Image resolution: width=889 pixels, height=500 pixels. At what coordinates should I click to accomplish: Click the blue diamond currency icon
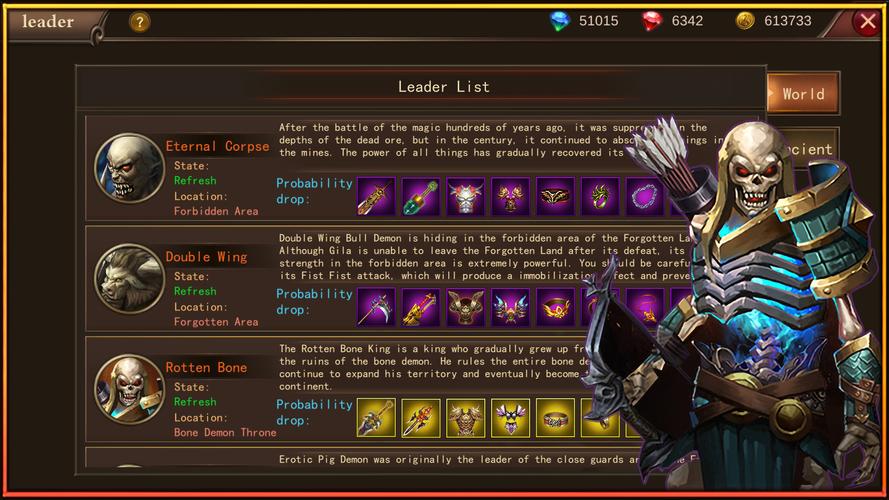click(558, 21)
